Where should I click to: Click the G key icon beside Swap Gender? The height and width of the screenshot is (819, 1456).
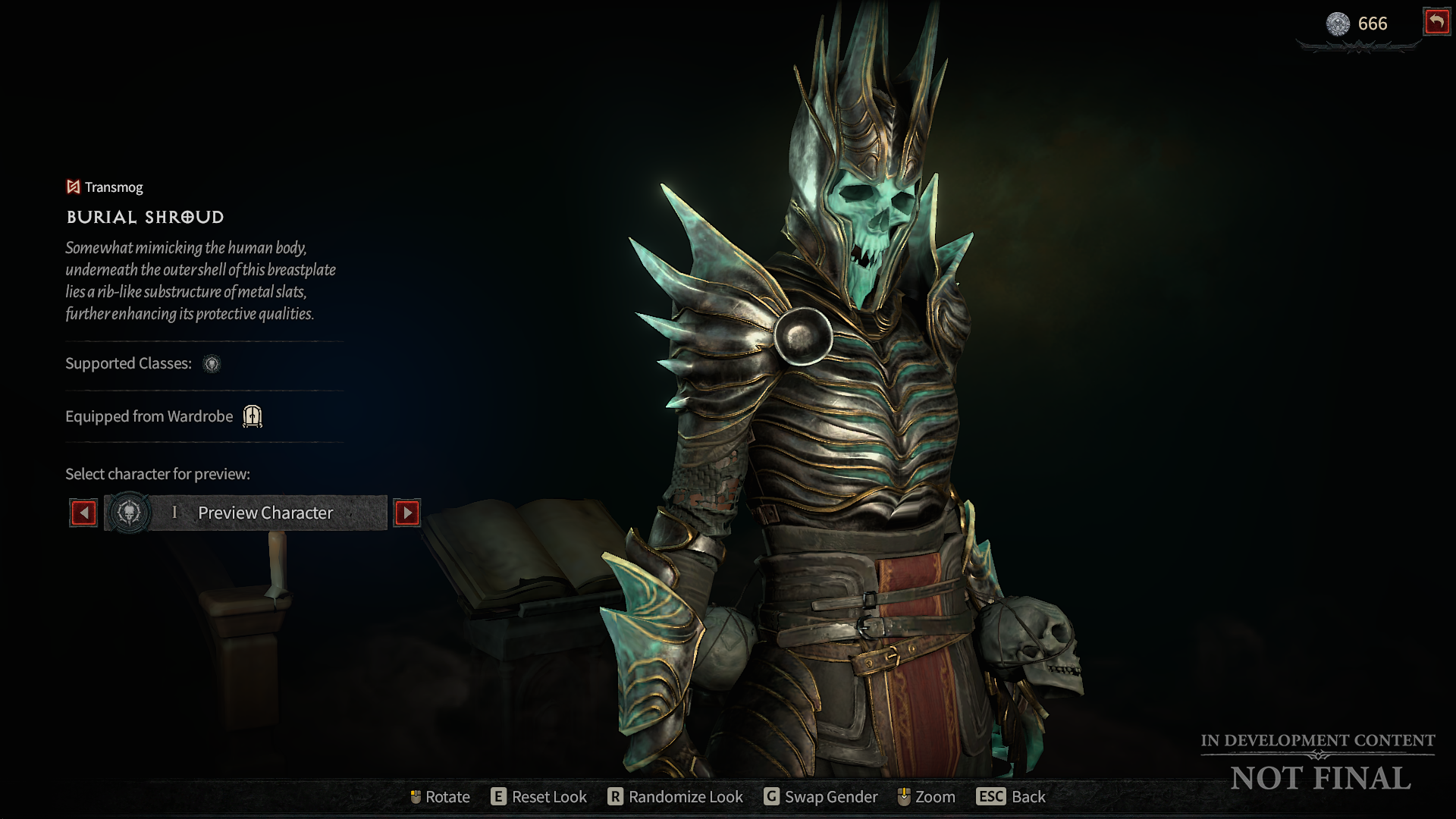click(x=773, y=797)
